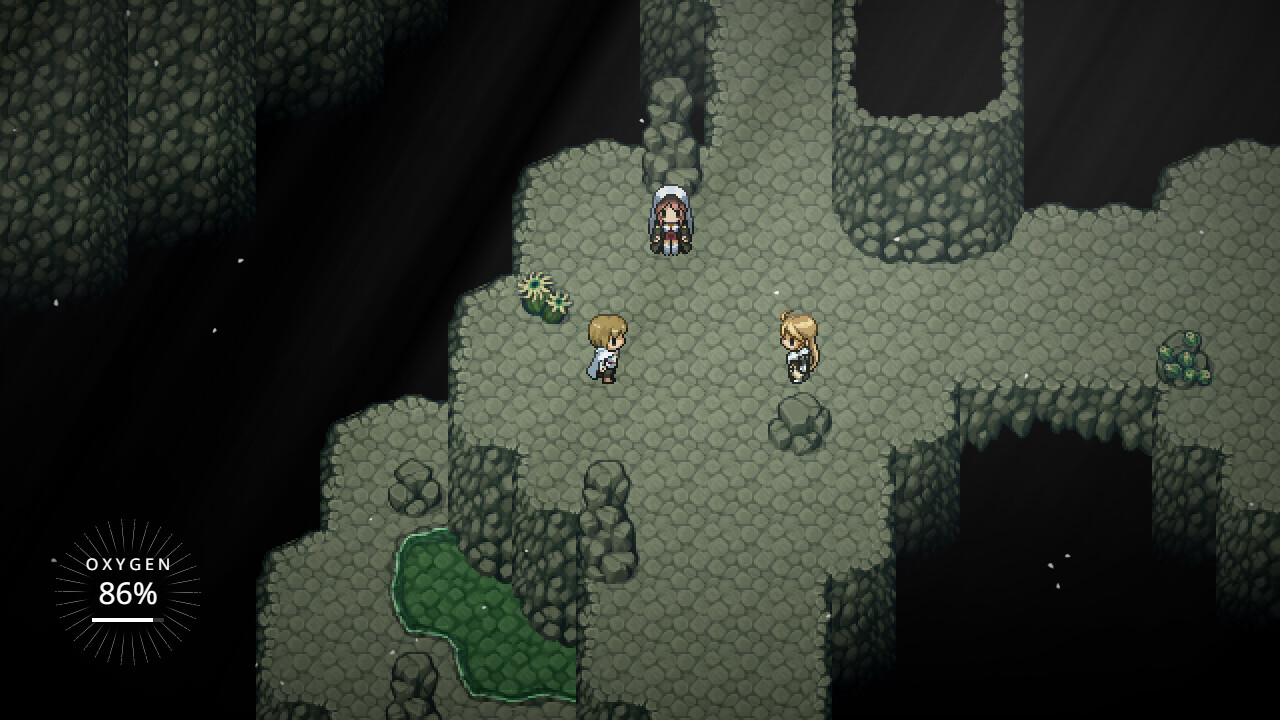The width and height of the screenshot is (1280, 720).
Task: Click the green bush cluster on the right ledge
Action: point(1180,355)
